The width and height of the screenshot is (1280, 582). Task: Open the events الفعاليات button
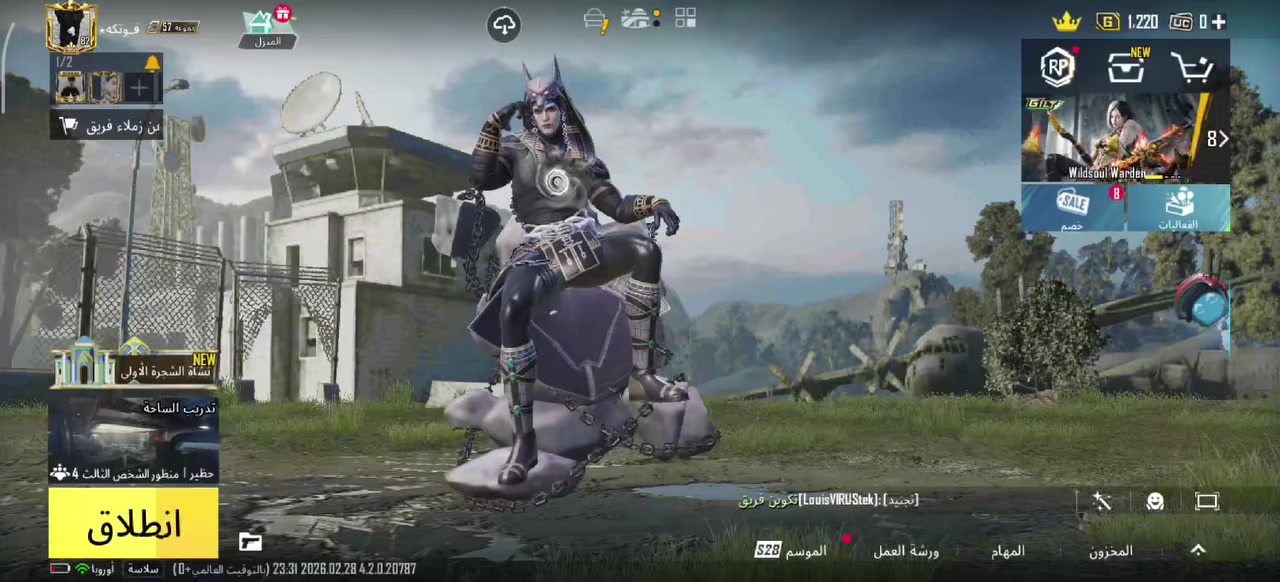1178,208
